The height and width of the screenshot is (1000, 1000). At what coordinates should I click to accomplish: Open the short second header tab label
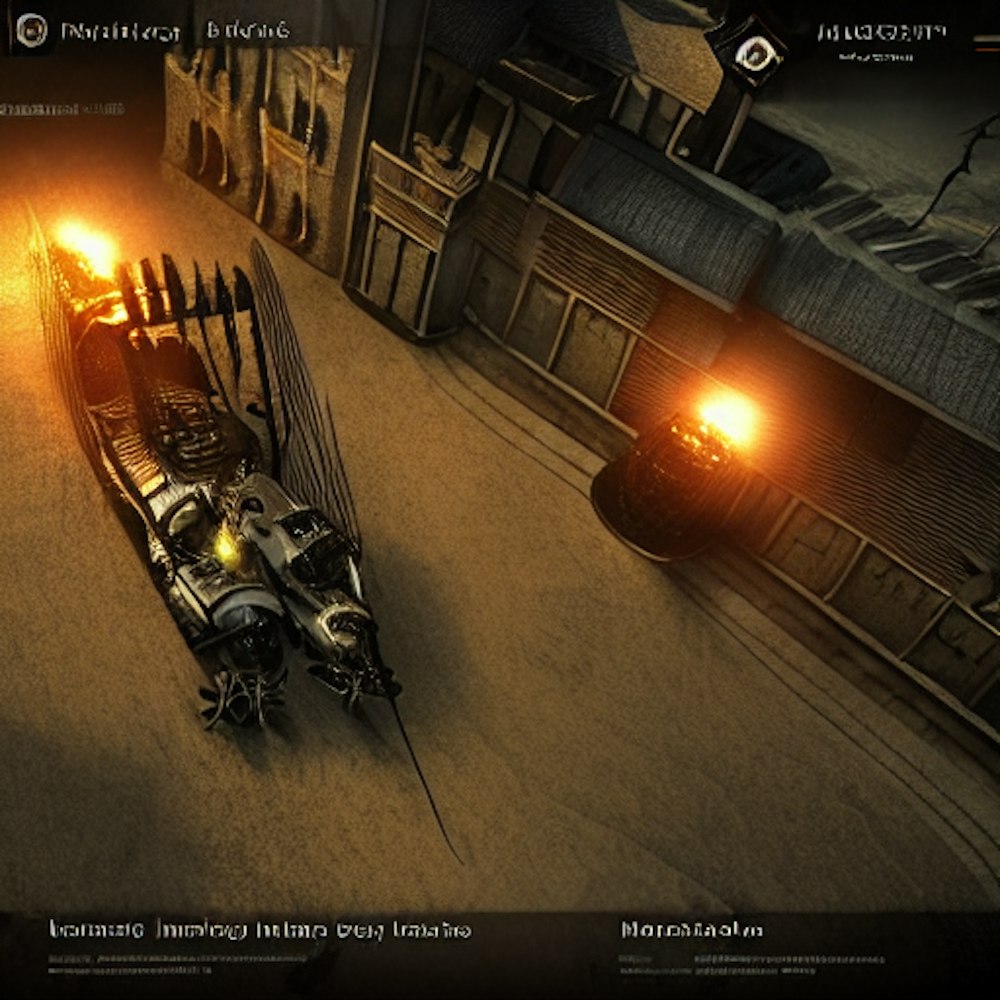pos(248,31)
